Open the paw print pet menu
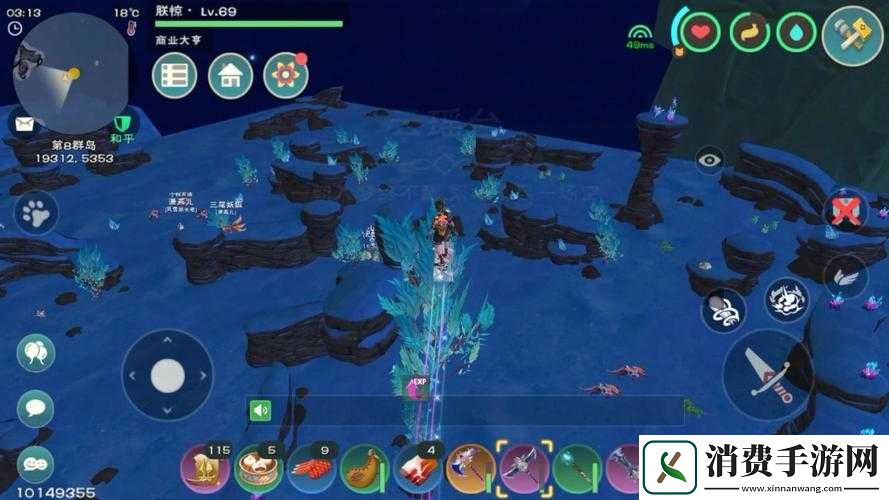This screenshot has width=889, height=500. [x=36, y=212]
